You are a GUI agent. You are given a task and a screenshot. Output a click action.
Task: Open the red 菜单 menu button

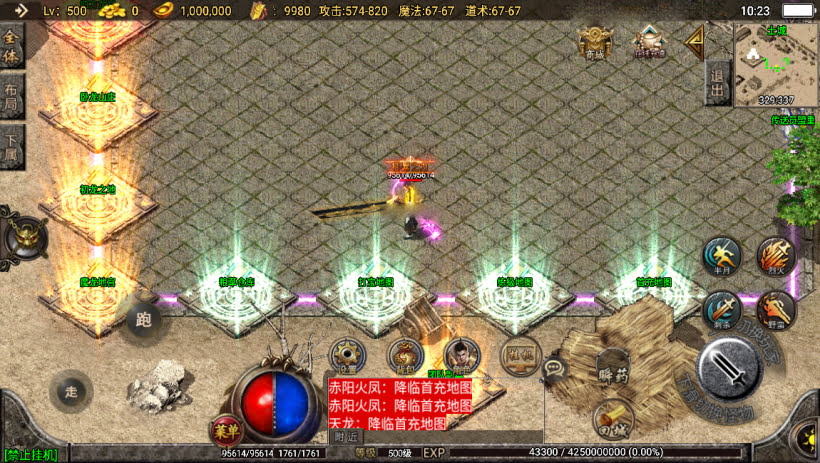[225, 430]
